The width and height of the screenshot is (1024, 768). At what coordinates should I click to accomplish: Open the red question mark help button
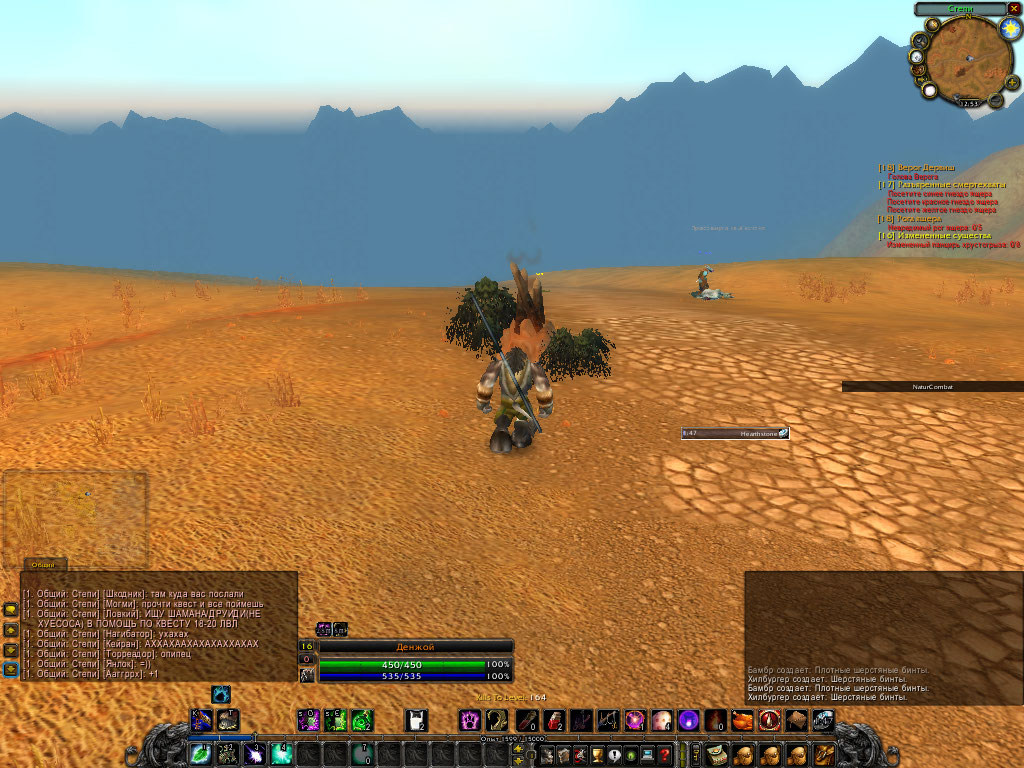coord(664,755)
